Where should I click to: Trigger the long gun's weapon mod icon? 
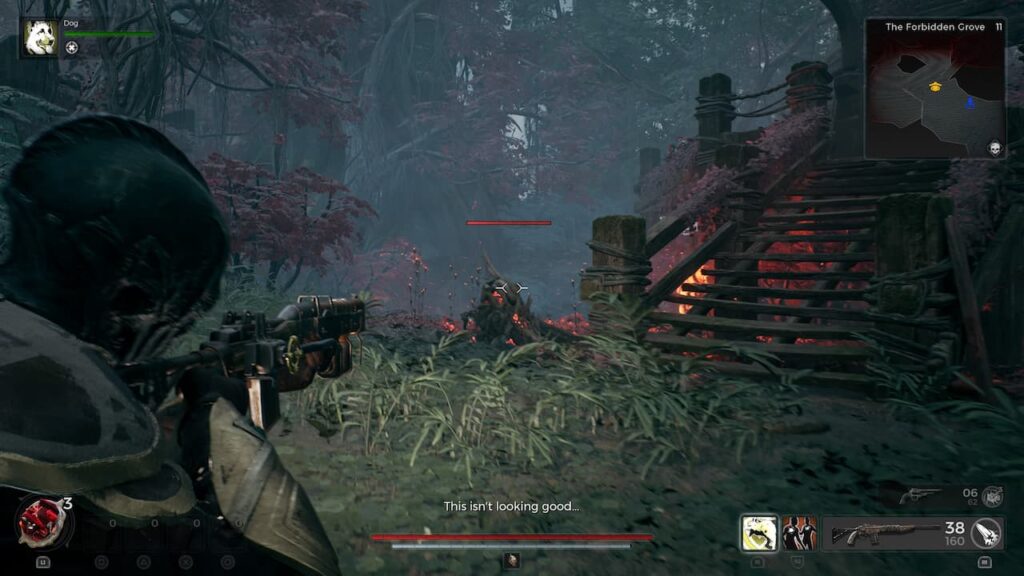pyautogui.click(x=986, y=533)
